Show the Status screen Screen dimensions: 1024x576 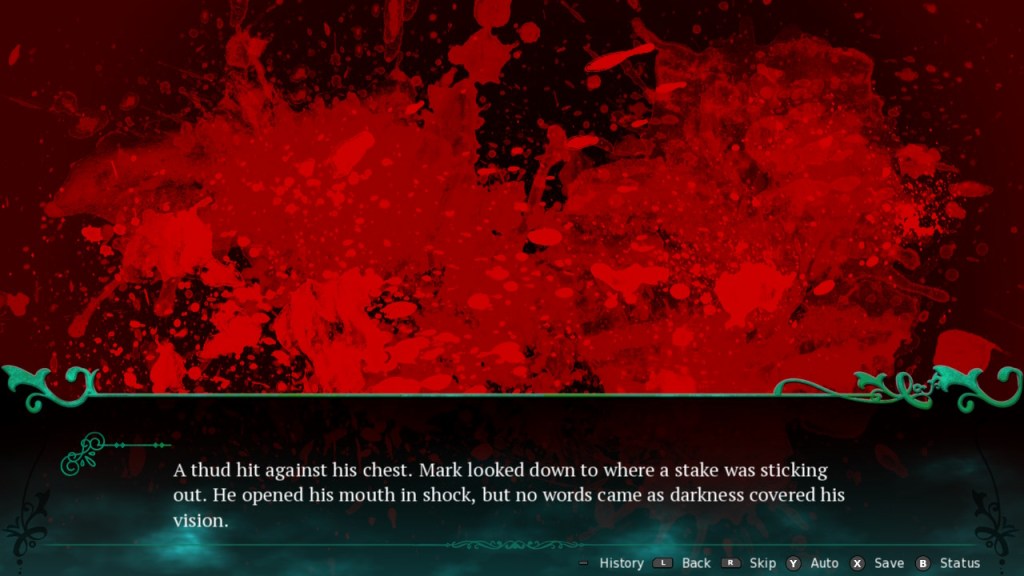click(x=959, y=563)
